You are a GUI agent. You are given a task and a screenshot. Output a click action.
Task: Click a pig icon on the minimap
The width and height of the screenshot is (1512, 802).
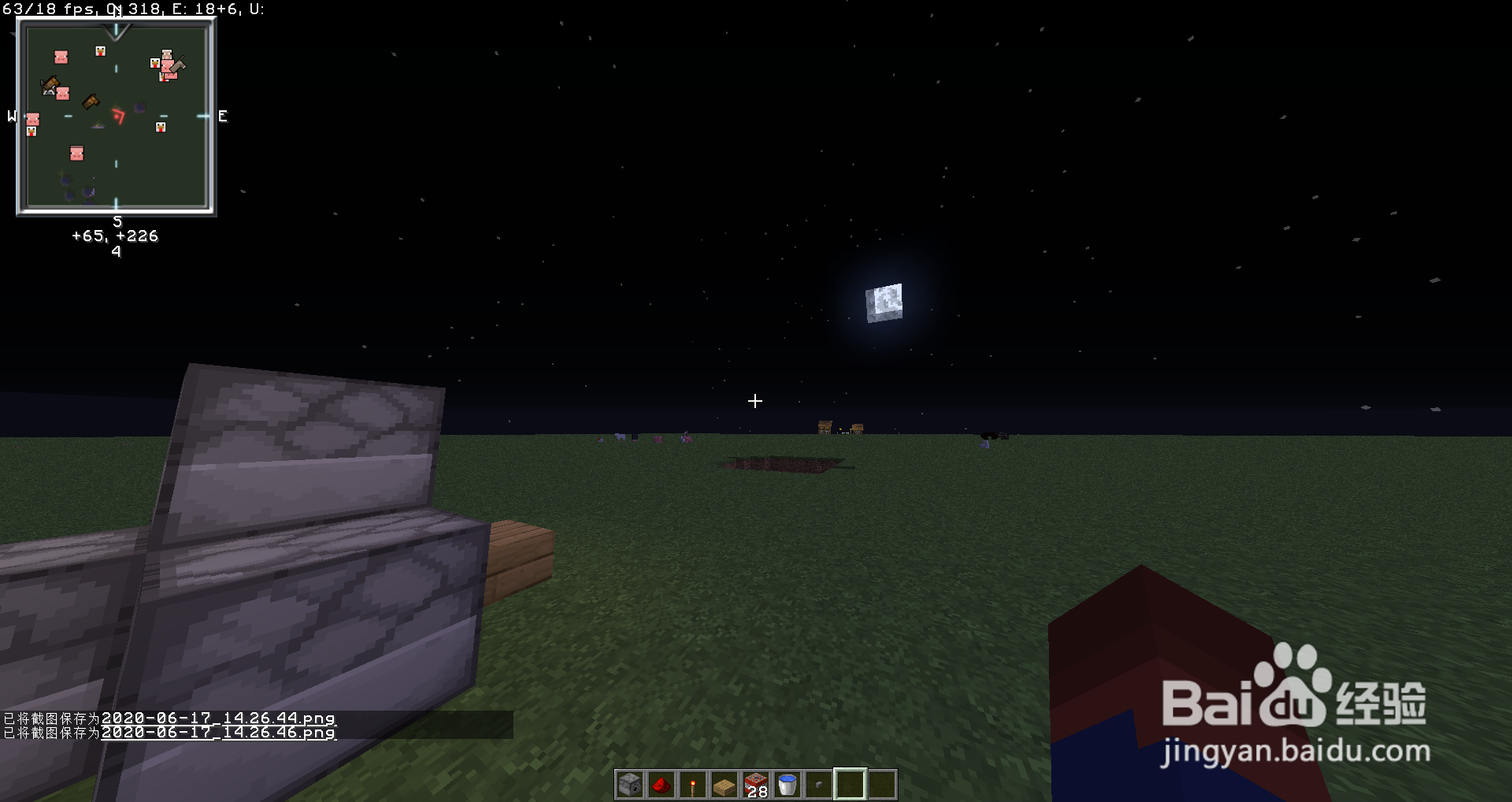click(x=61, y=58)
